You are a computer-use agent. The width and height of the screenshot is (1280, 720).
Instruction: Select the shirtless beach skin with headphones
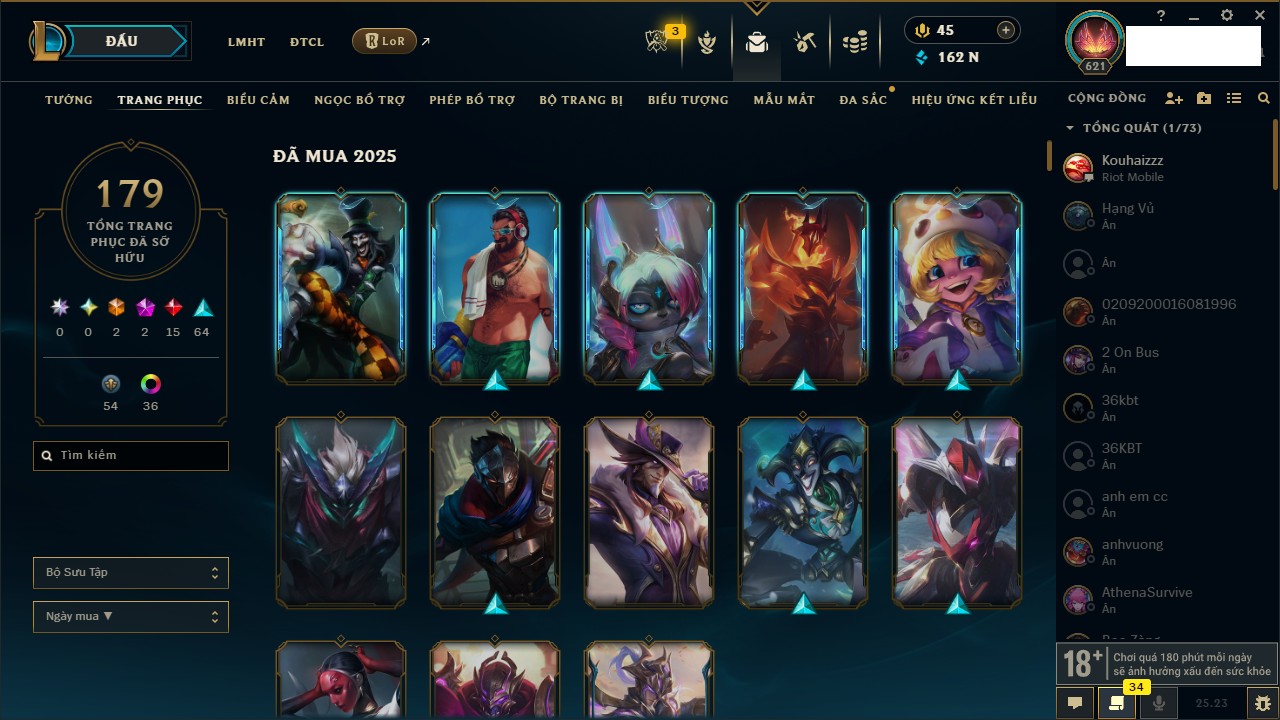[495, 288]
